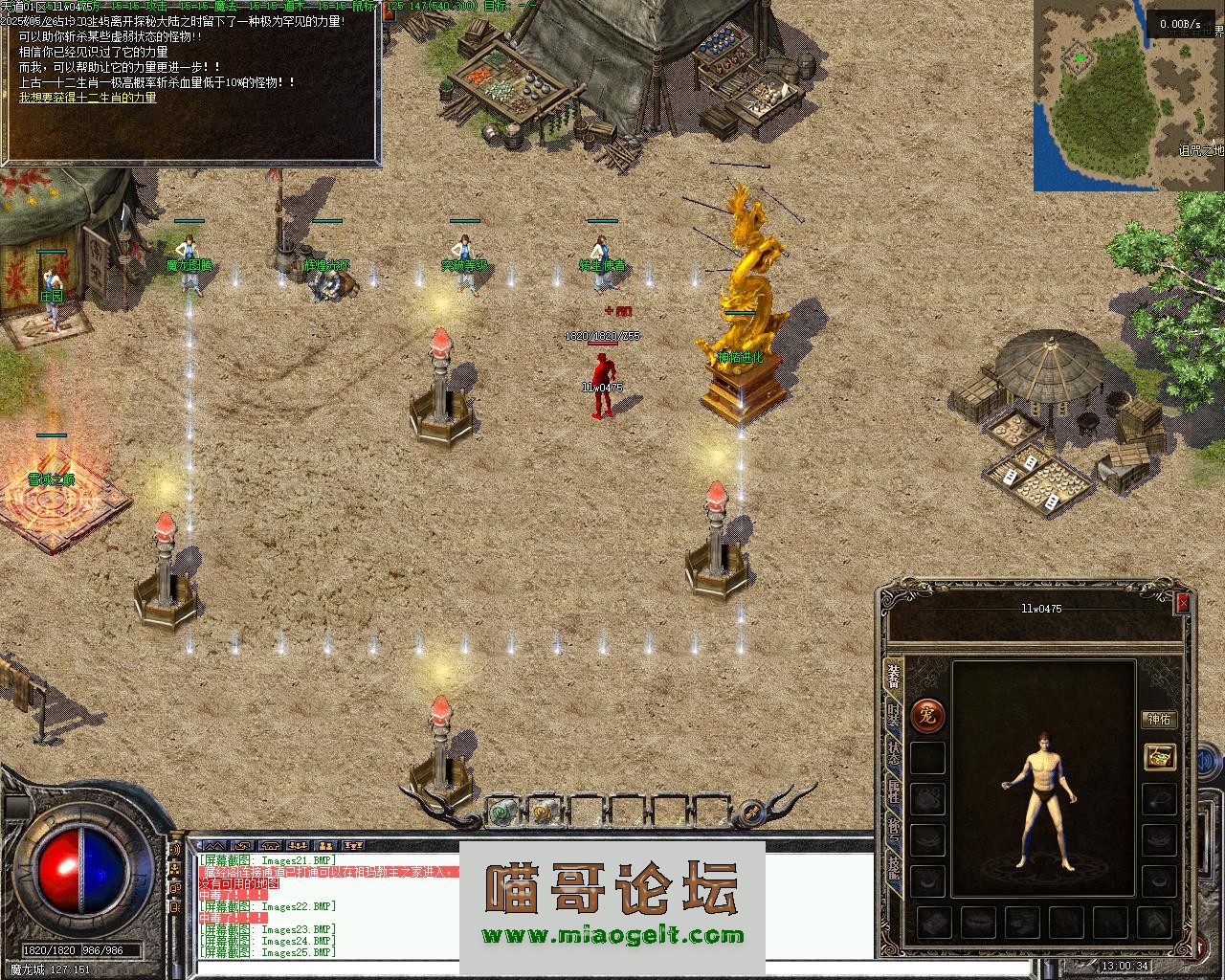Close the character equipment panel
The height and width of the screenshot is (980, 1225).
(x=1183, y=604)
